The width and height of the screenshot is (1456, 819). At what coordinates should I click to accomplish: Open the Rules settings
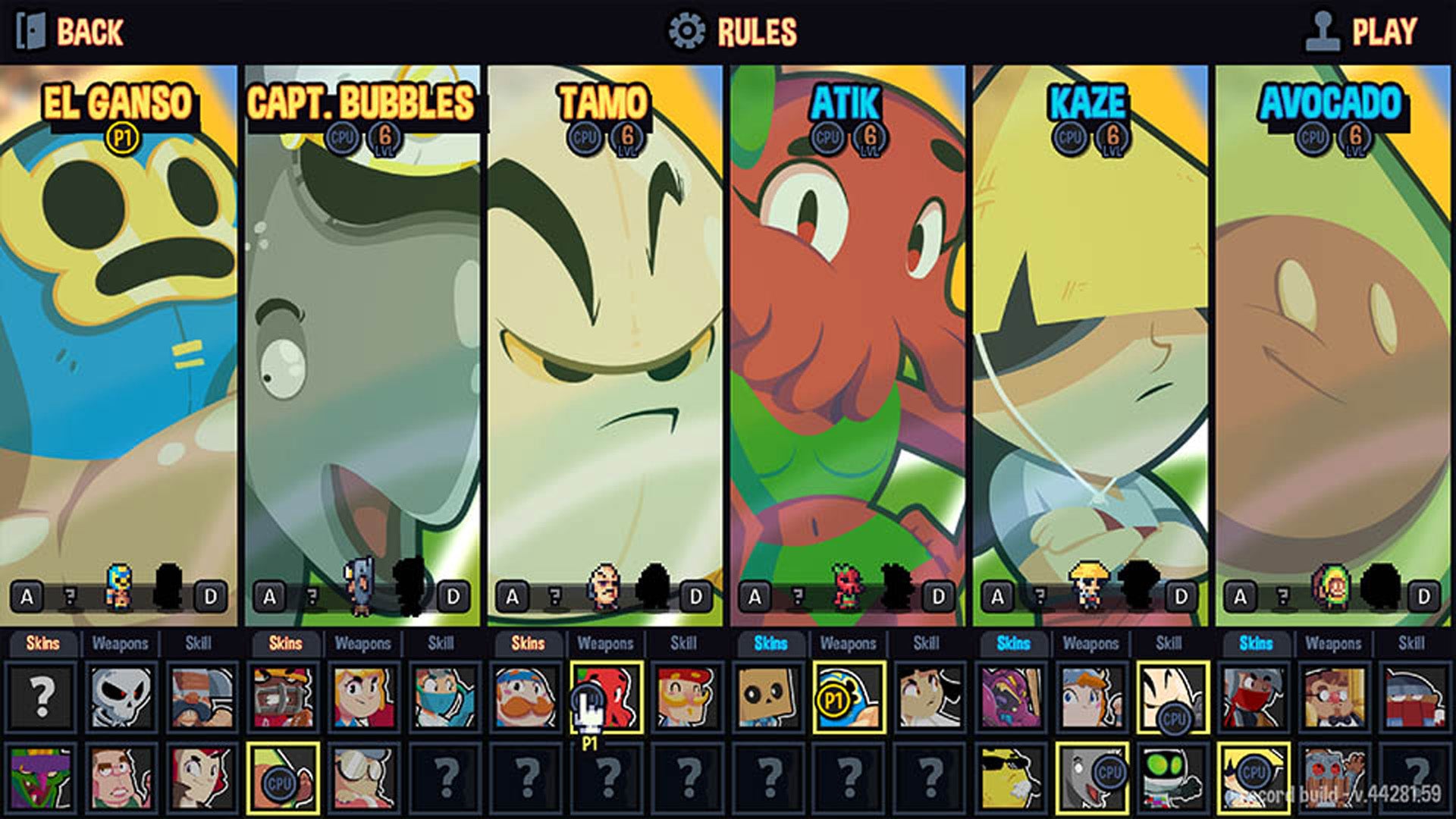pyautogui.click(x=733, y=32)
